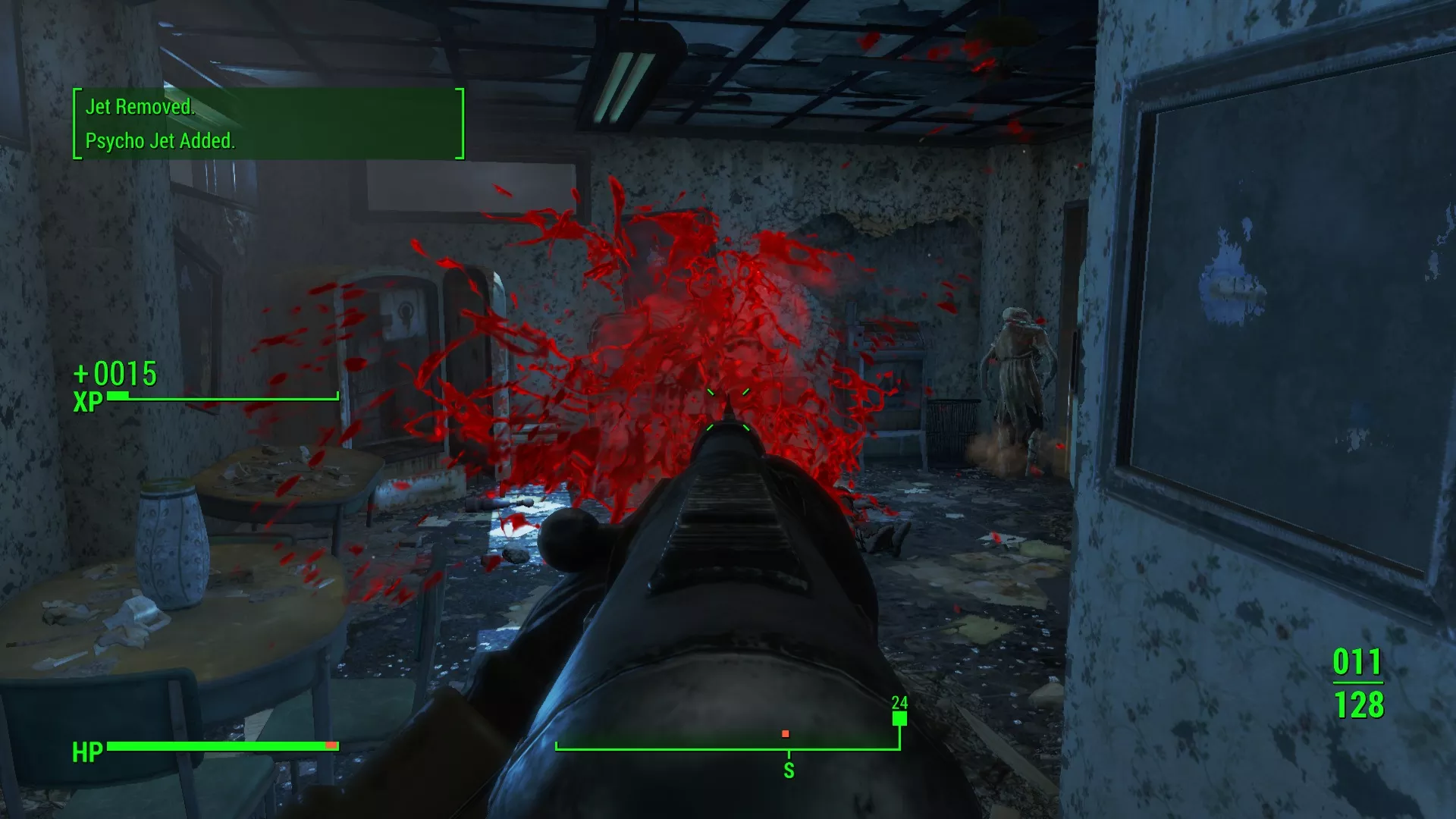Click the +0015 experience reward text

pyautogui.click(x=114, y=373)
